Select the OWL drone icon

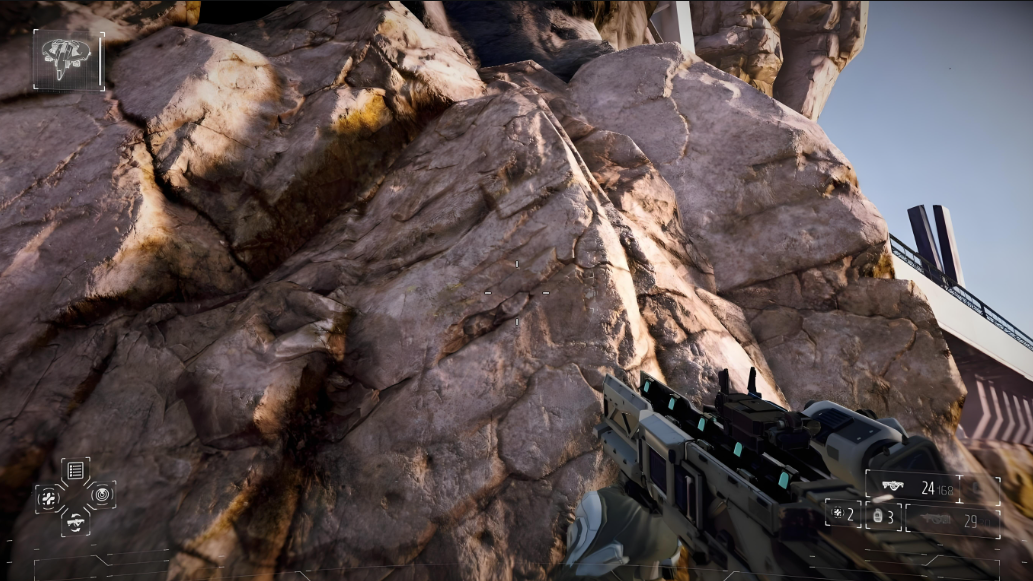(68, 59)
